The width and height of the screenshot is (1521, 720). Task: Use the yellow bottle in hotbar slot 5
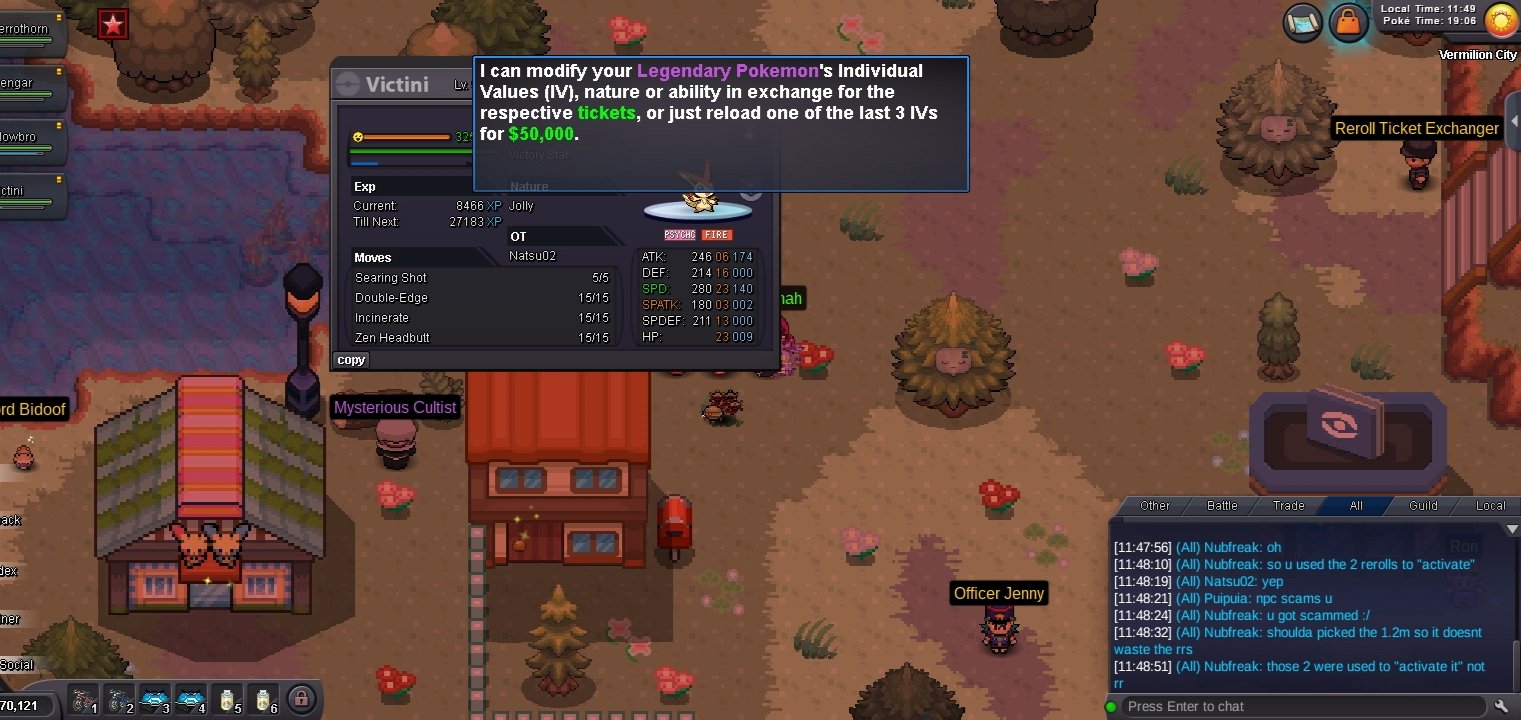[227, 699]
